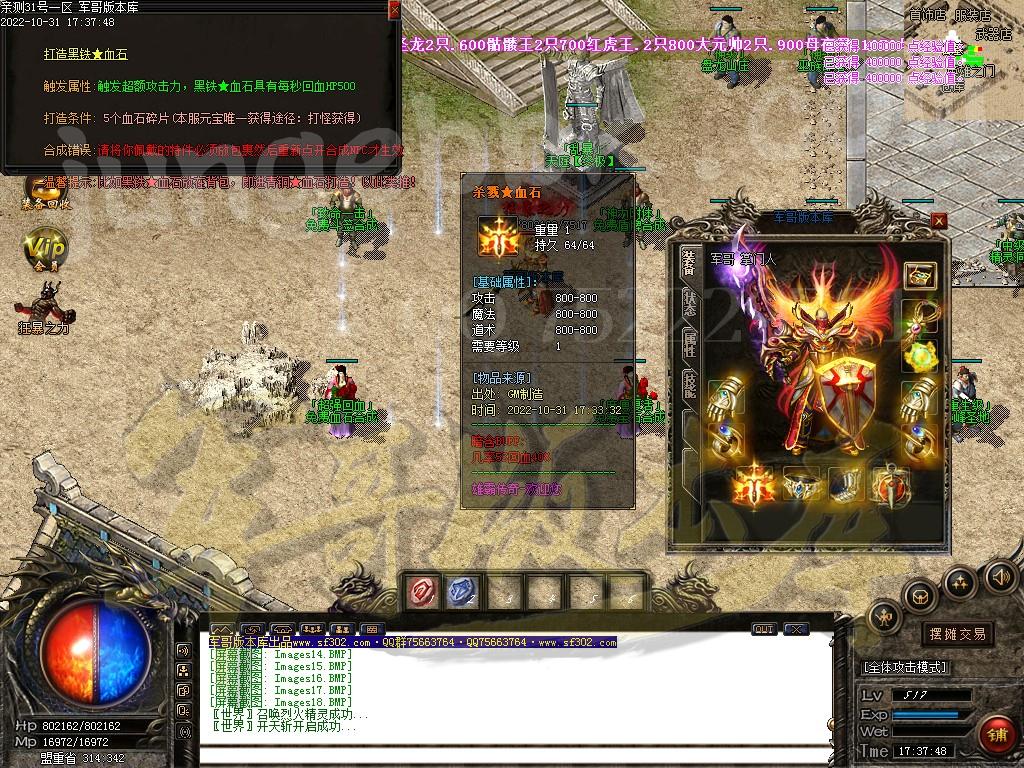Open the bag chest round button
Viewport: 1024px width, 768px height.
click(918, 597)
